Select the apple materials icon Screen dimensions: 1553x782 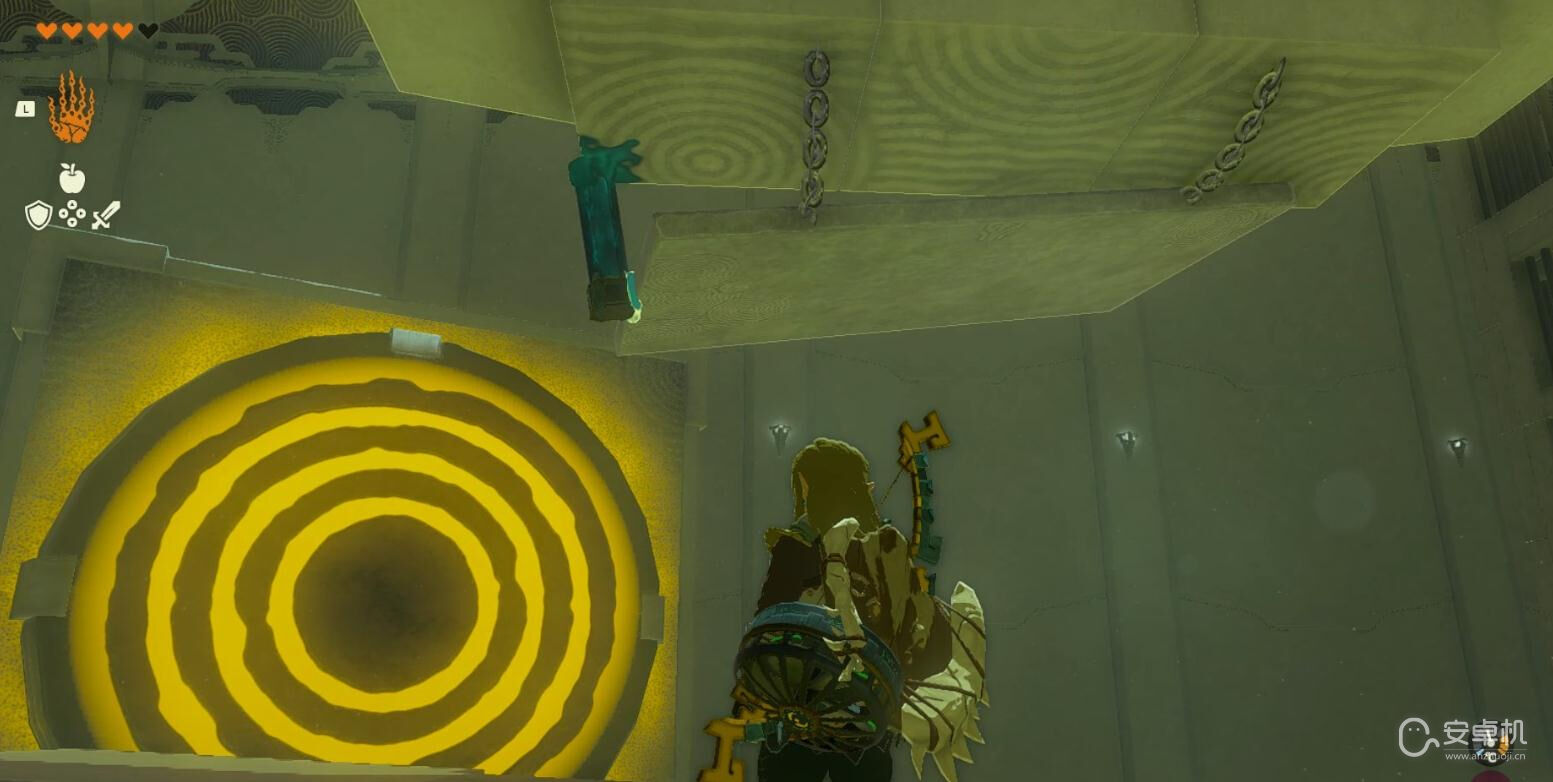[x=71, y=178]
